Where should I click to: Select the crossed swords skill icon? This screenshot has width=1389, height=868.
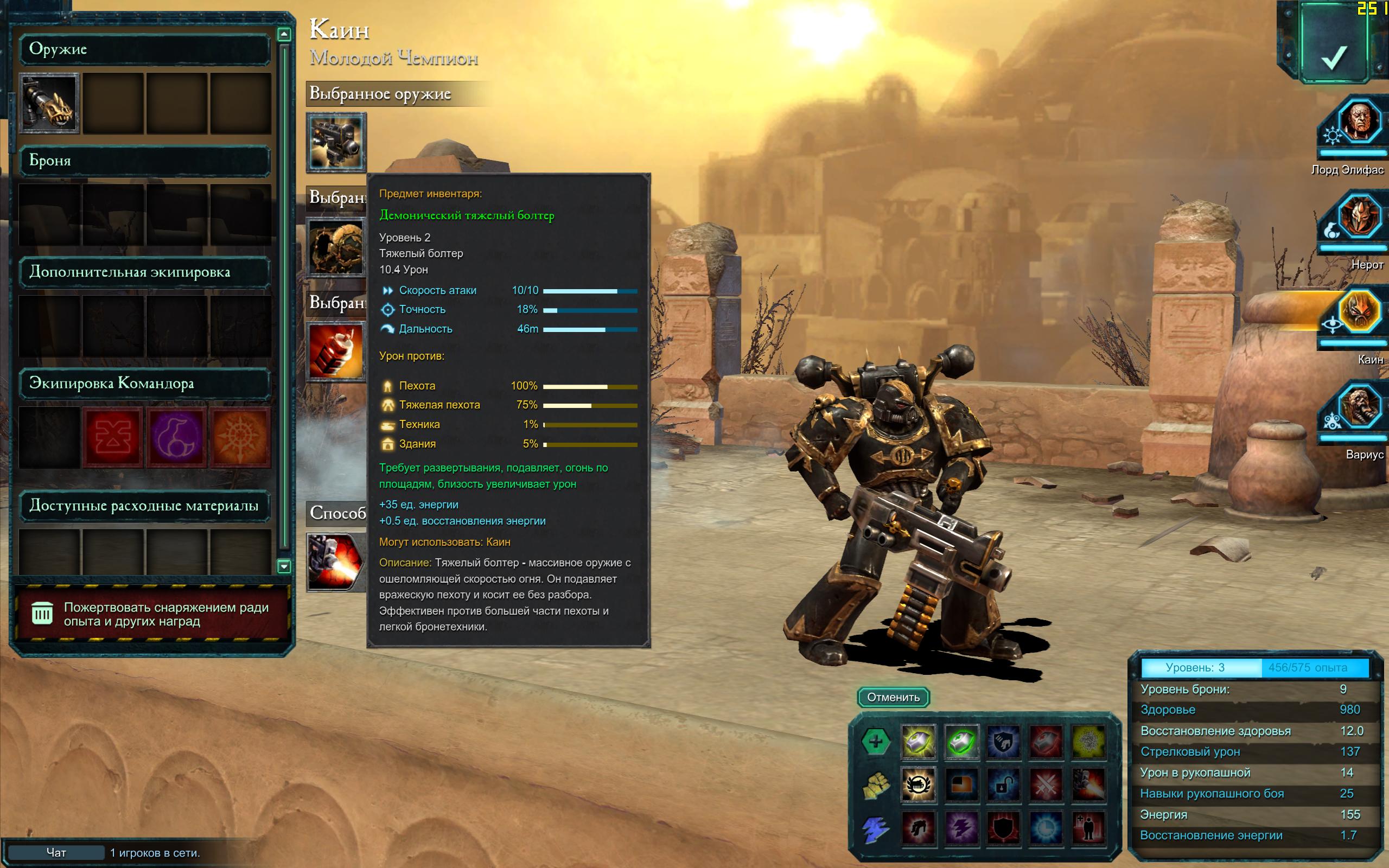tap(1045, 784)
